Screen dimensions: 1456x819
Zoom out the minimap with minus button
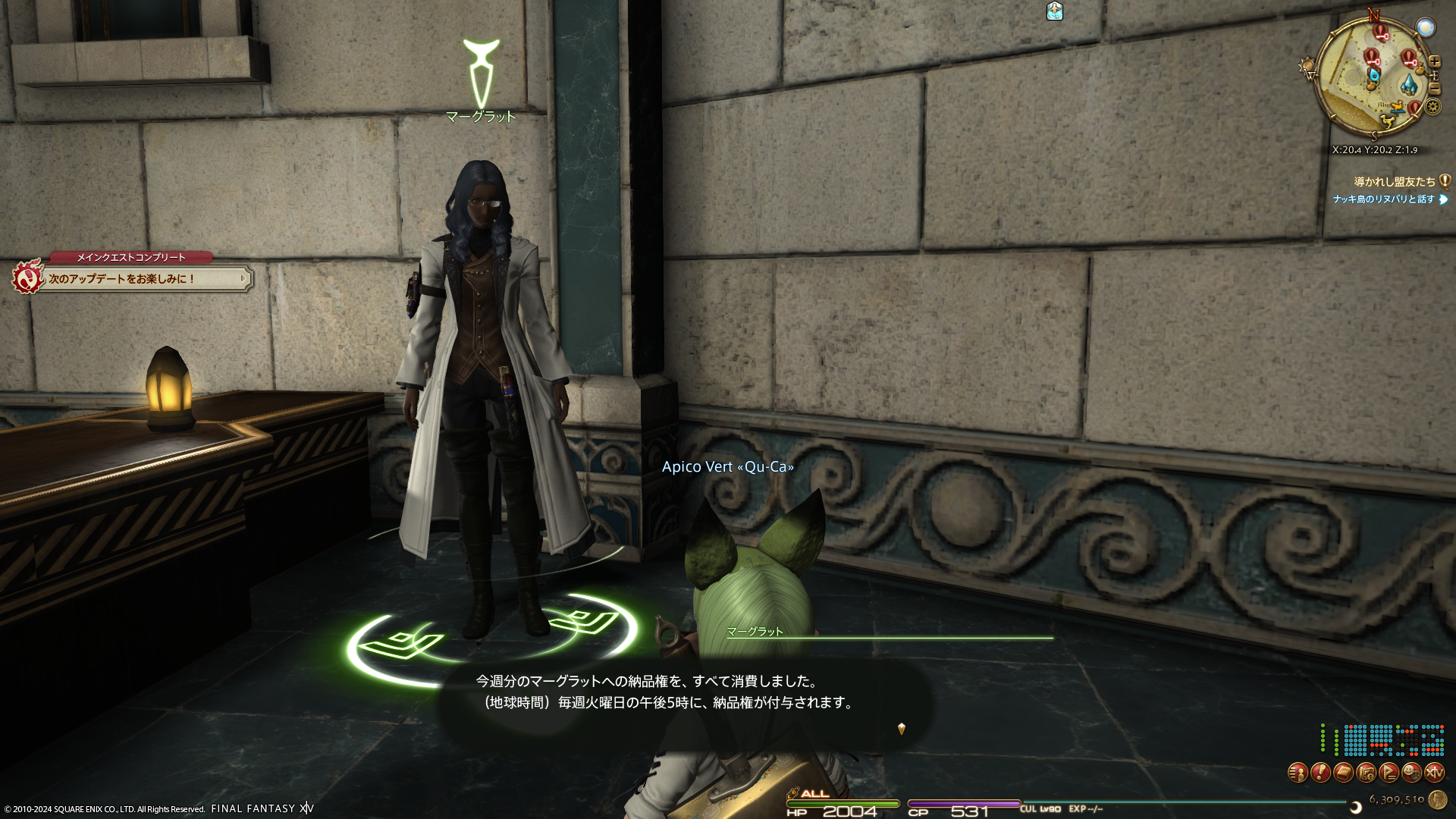(1435, 89)
